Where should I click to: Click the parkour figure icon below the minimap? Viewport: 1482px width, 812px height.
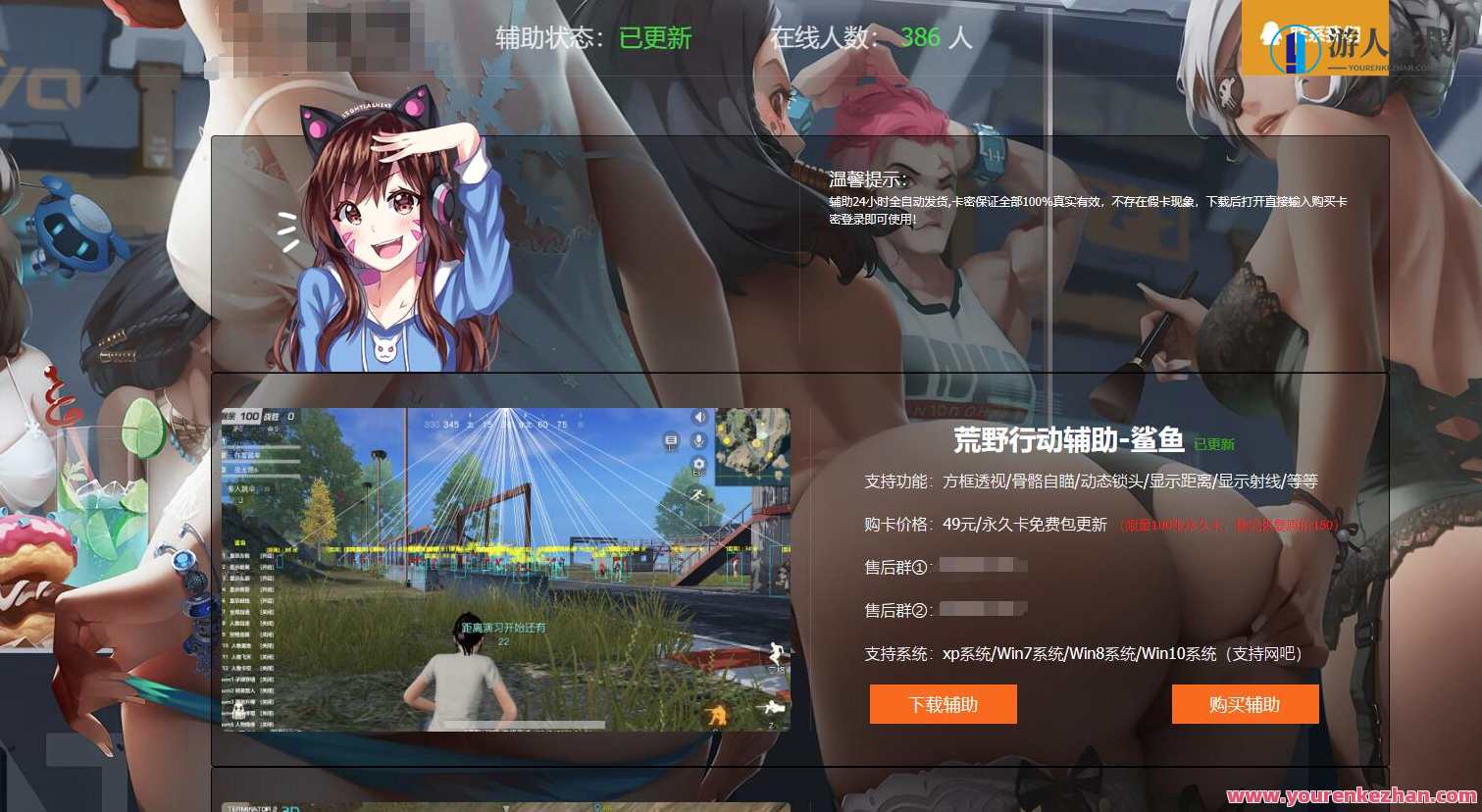click(x=696, y=492)
